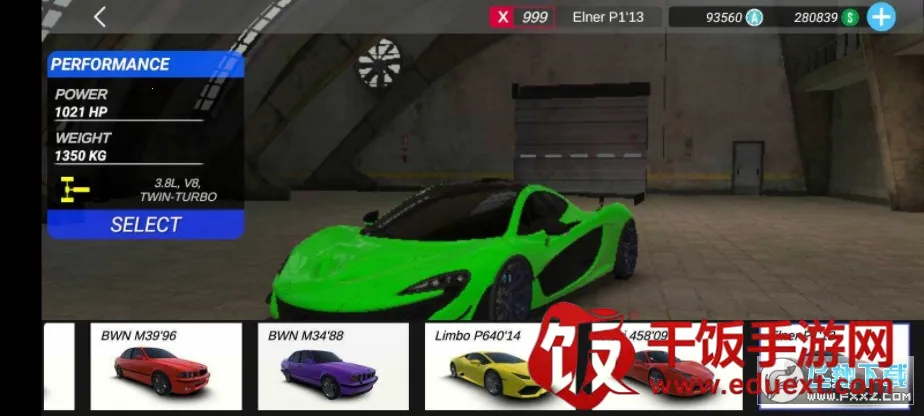The image size is (924, 416).
Task: Click the red X 999 badge
Action: point(521,17)
